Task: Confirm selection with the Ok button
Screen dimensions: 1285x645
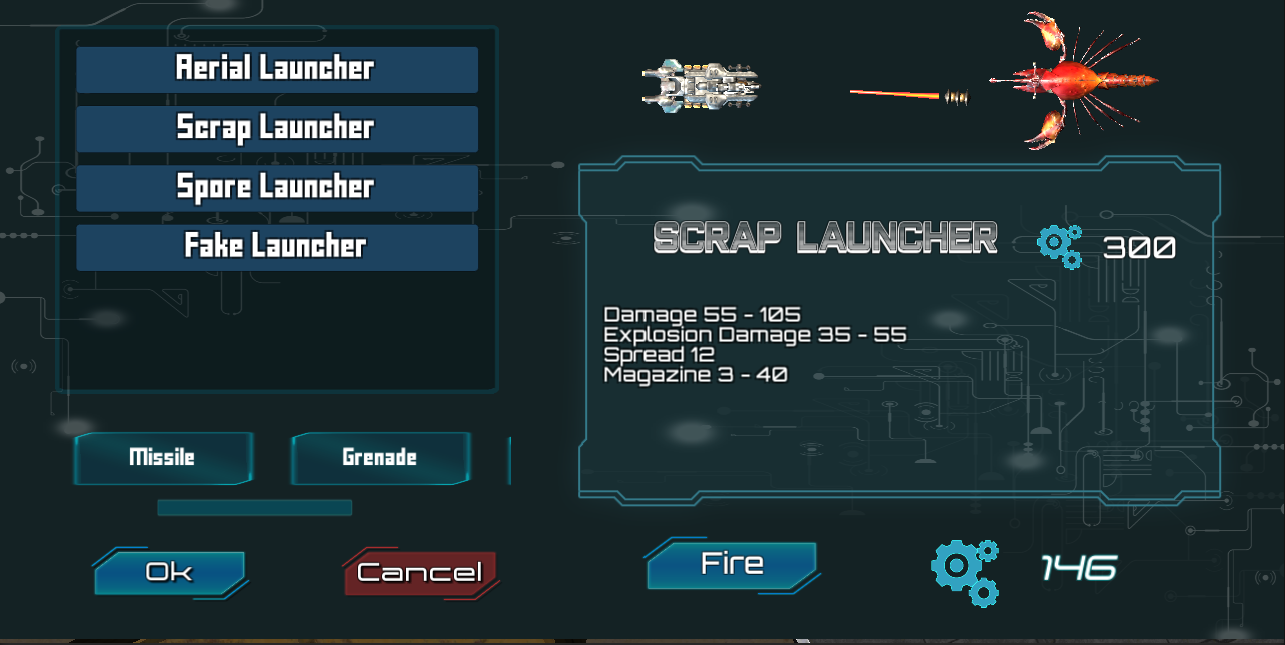Action: [x=169, y=572]
